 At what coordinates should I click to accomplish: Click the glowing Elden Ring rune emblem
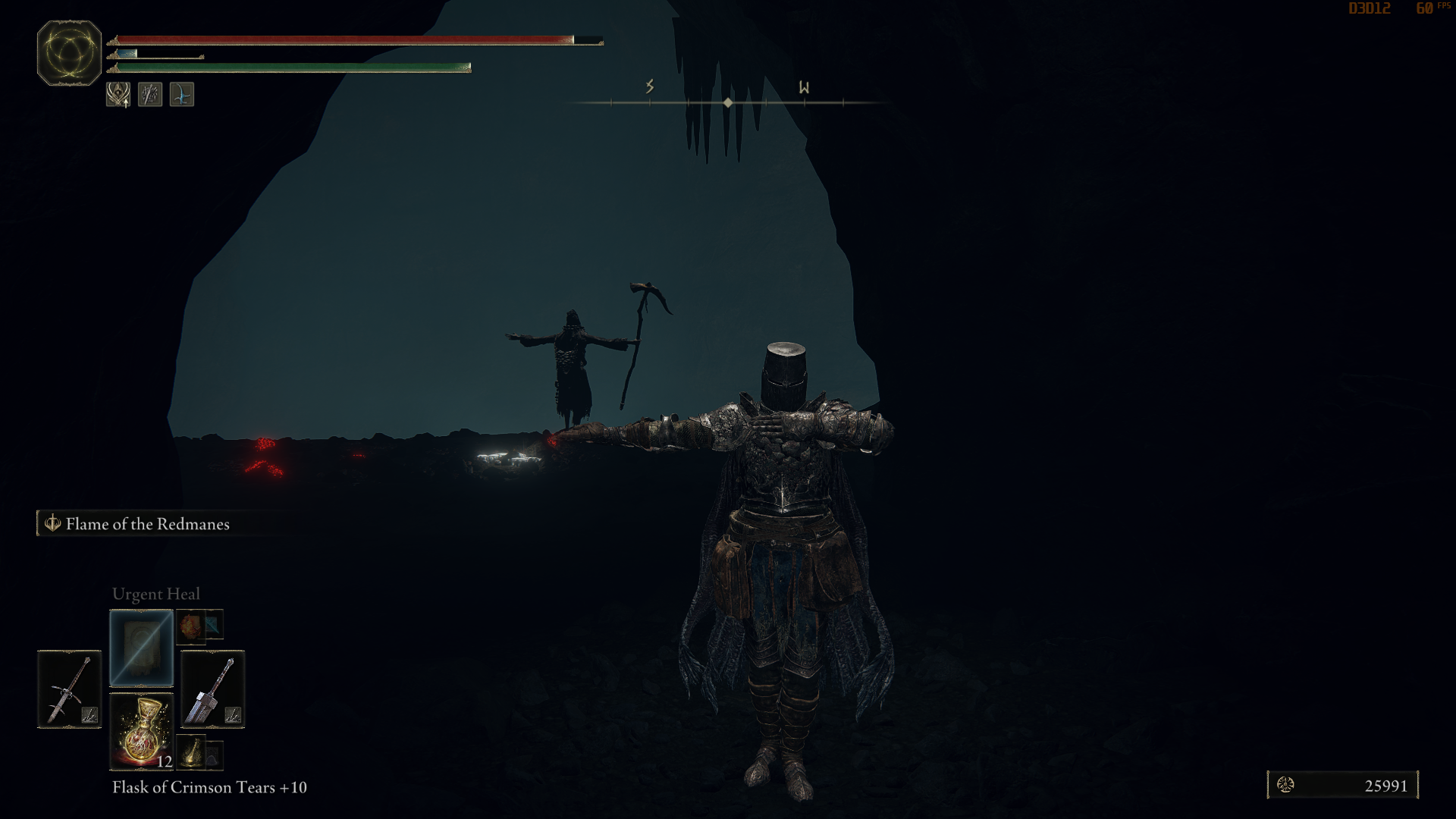pos(67,53)
